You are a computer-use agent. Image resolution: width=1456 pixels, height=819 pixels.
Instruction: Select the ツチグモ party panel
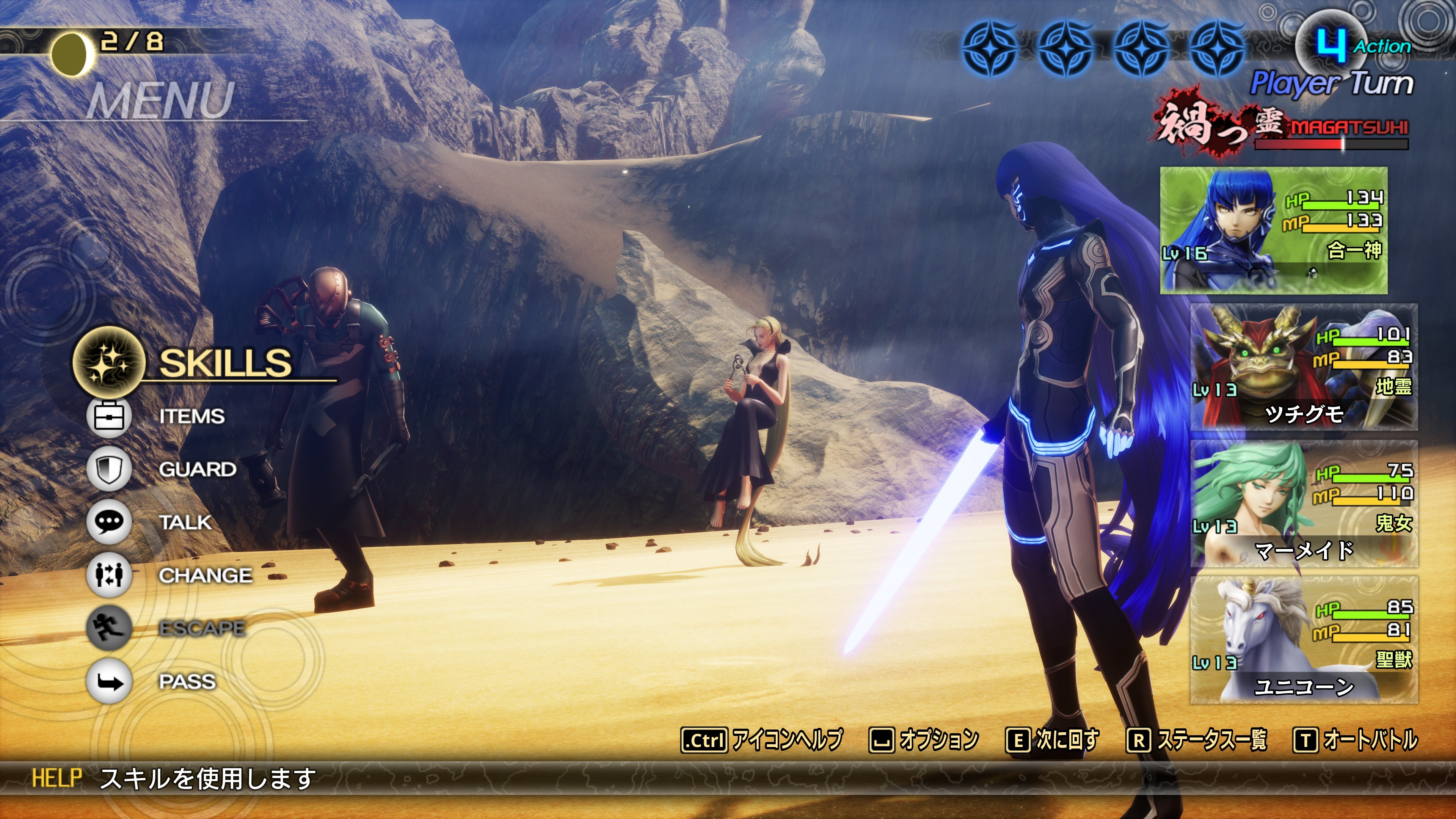pos(1304,367)
